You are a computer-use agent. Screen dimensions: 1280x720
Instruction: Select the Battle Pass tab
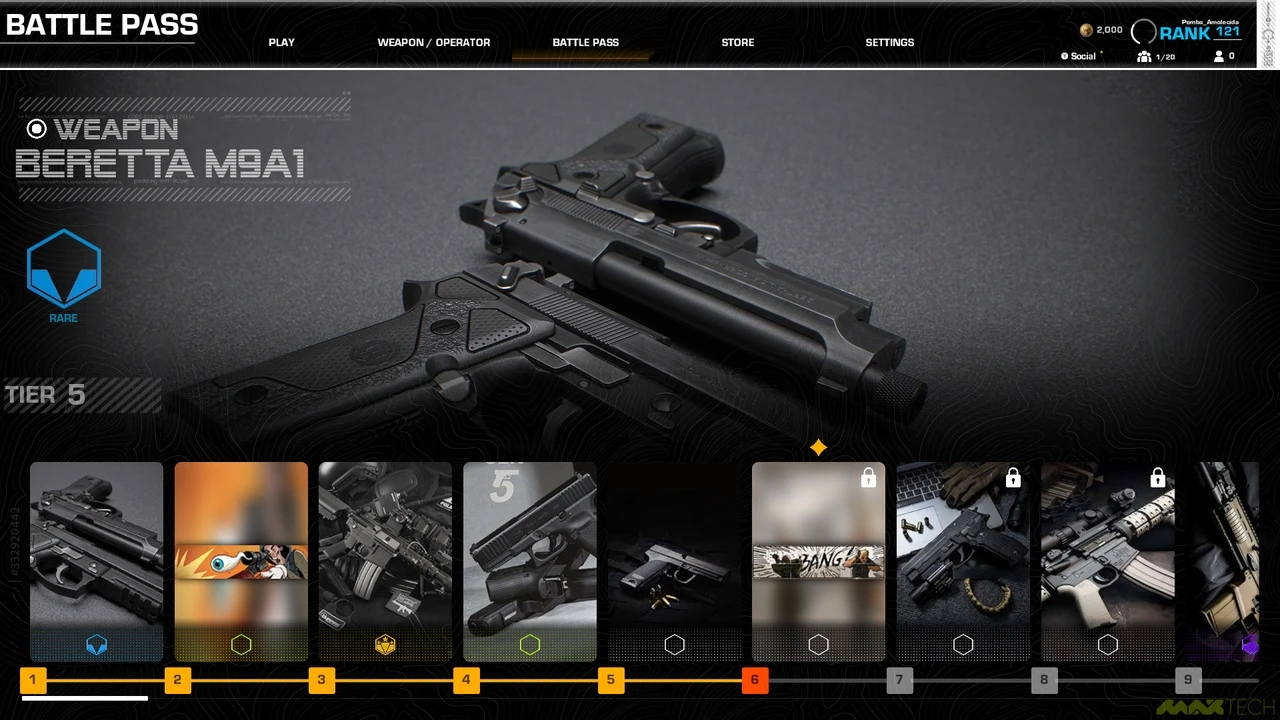point(585,43)
